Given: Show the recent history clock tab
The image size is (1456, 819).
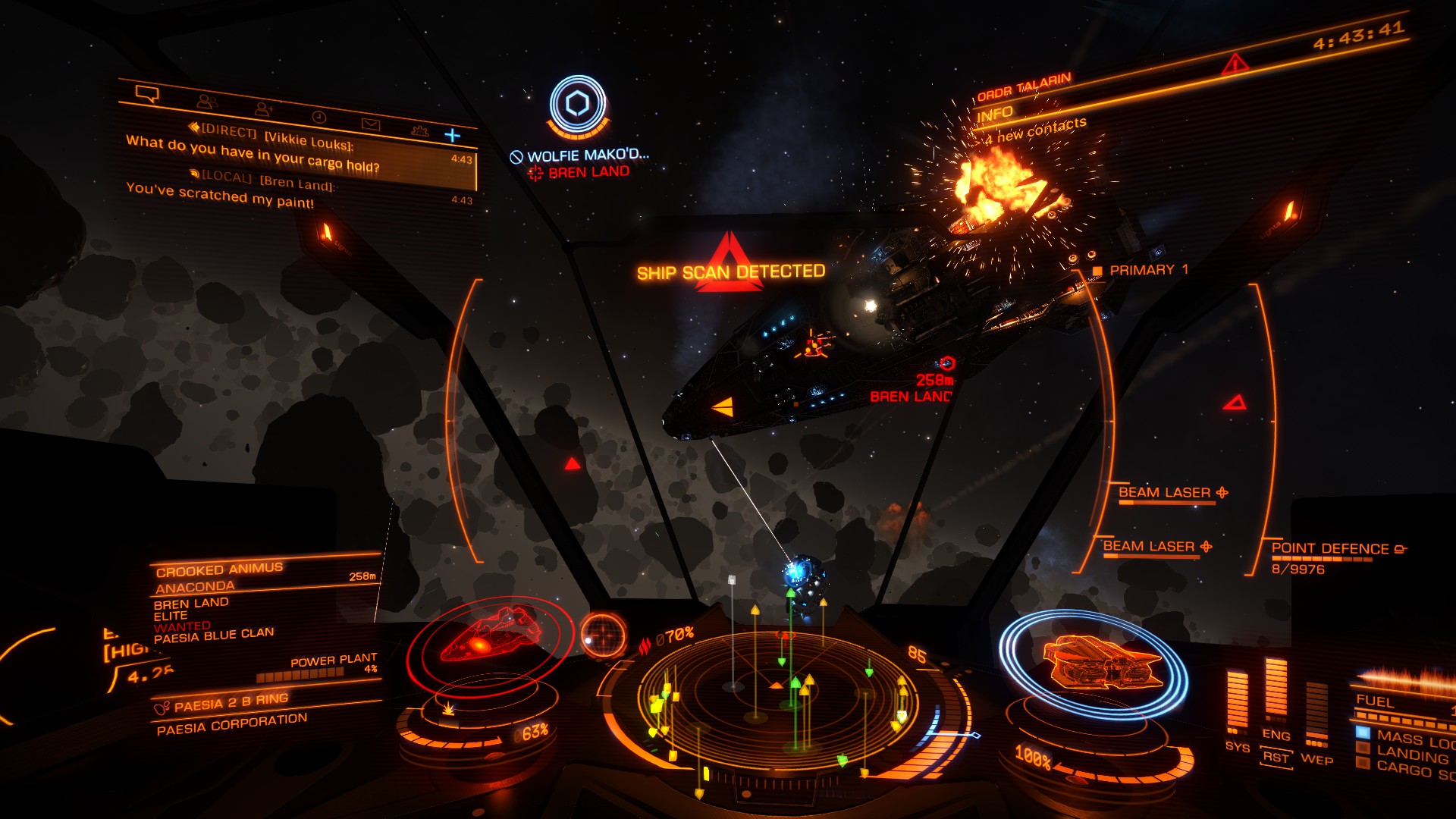Looking at the screenshot, I should [x=318, y=117].
